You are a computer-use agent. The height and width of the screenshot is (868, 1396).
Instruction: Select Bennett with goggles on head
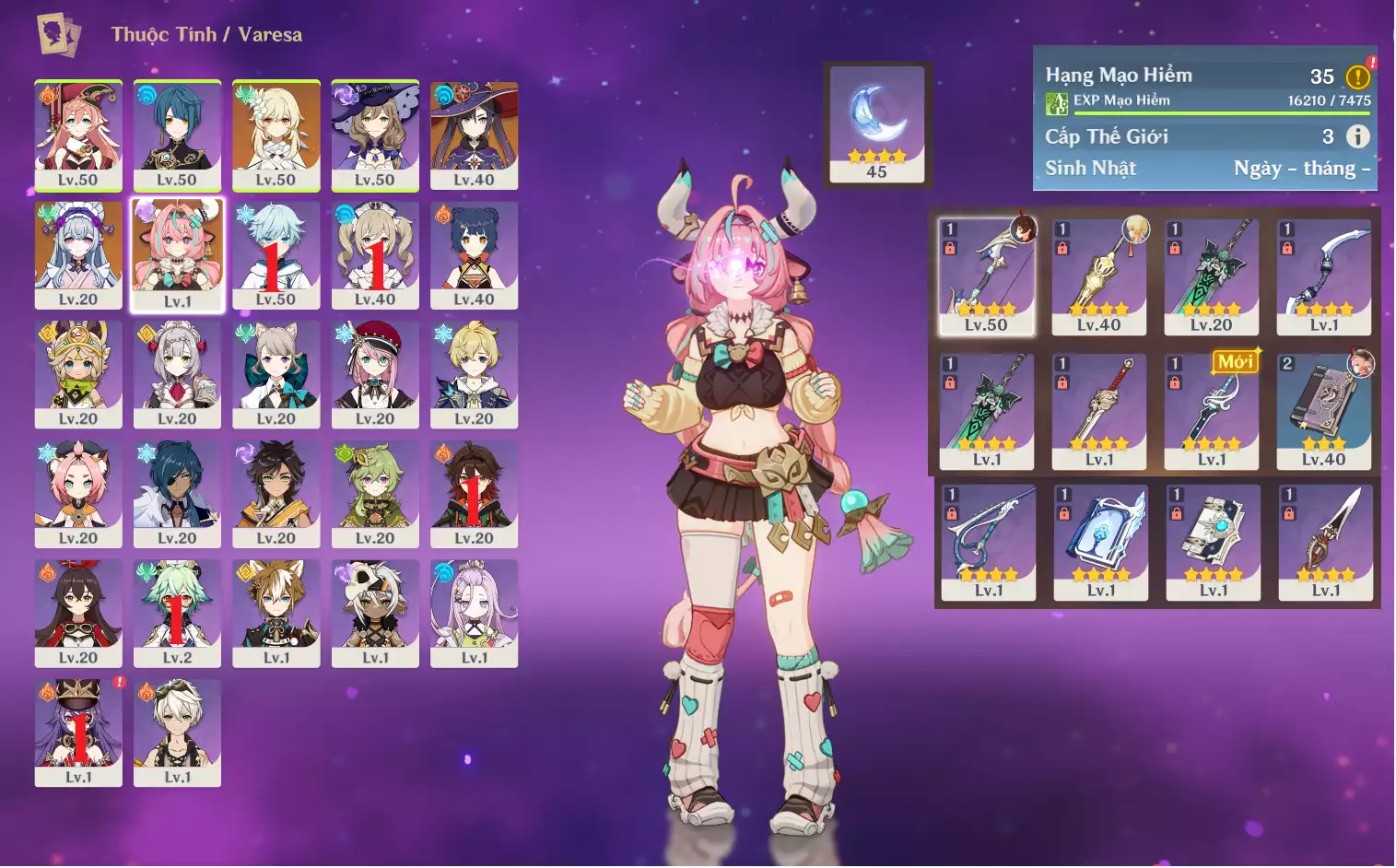click(x=177, y=733)
